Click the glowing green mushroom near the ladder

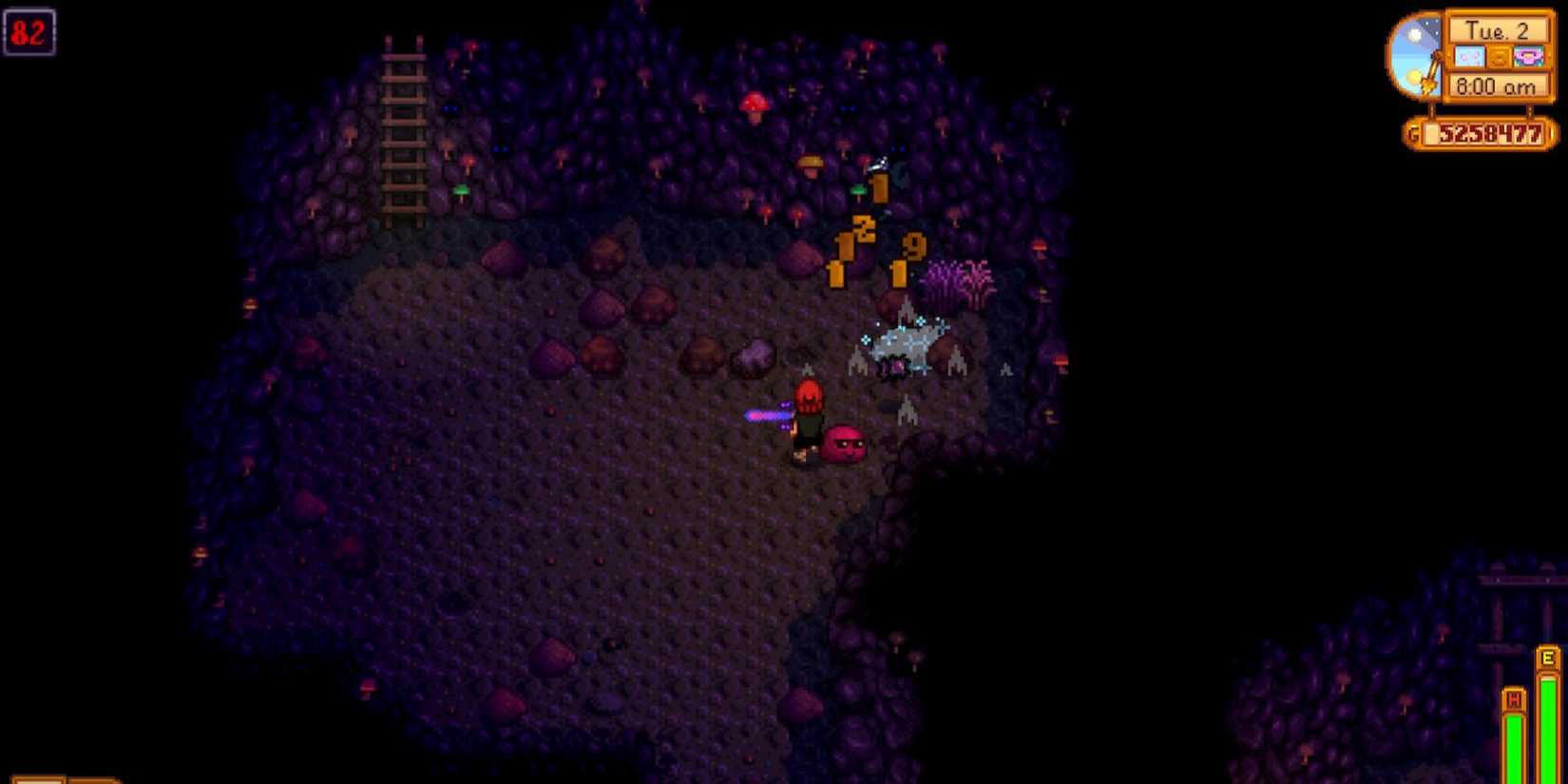pos(461,190)
